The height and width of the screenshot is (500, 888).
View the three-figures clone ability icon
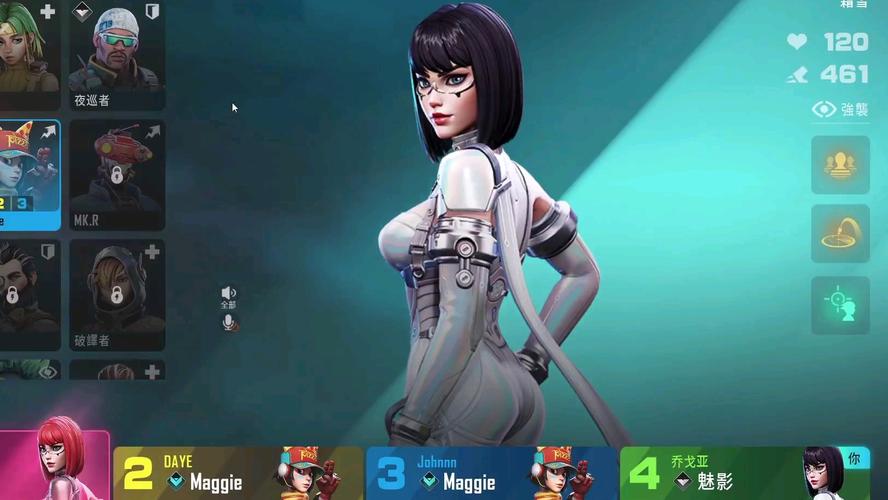tap(840, 165)
